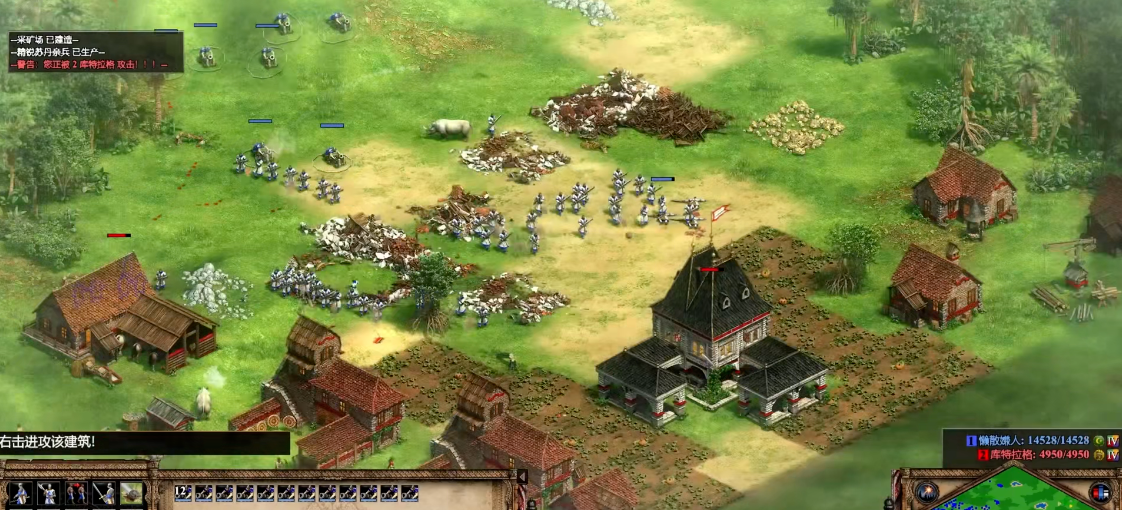Toggle the red and blue flags minimap button
The width and height of the screenshot is (1122, 510).
click(1099, 492)
